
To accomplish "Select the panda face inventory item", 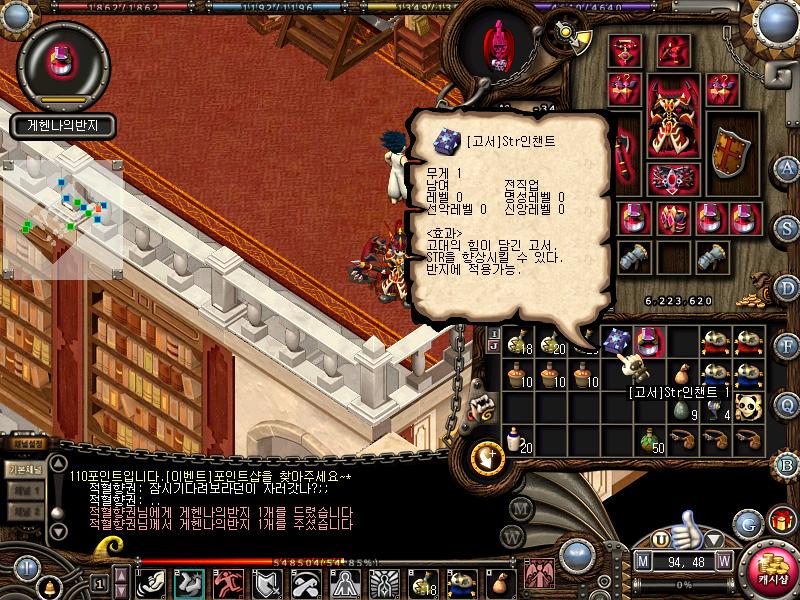I will pyautogui.click(x=749, y=405).
